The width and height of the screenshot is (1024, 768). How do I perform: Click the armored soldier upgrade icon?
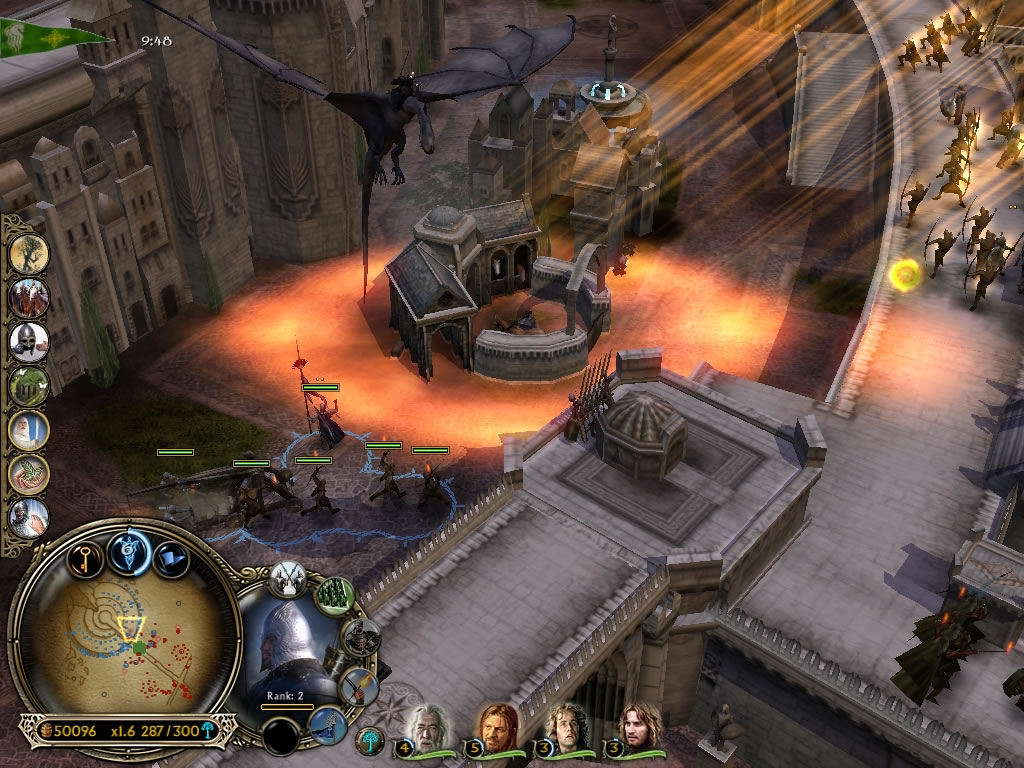[x=359, y=637]
